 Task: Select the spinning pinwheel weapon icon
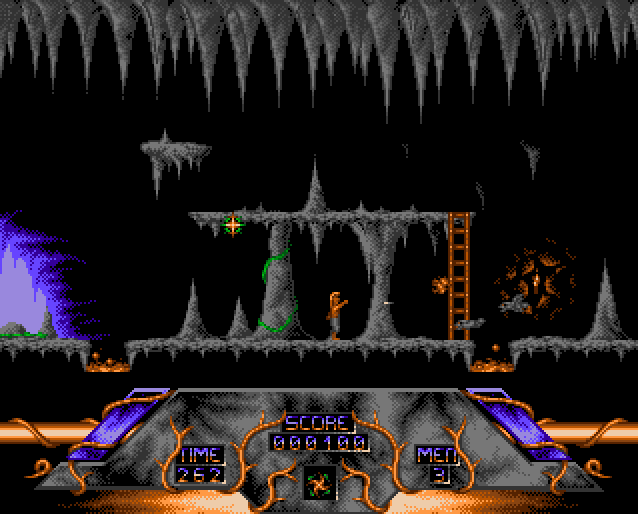click(319, 482)
